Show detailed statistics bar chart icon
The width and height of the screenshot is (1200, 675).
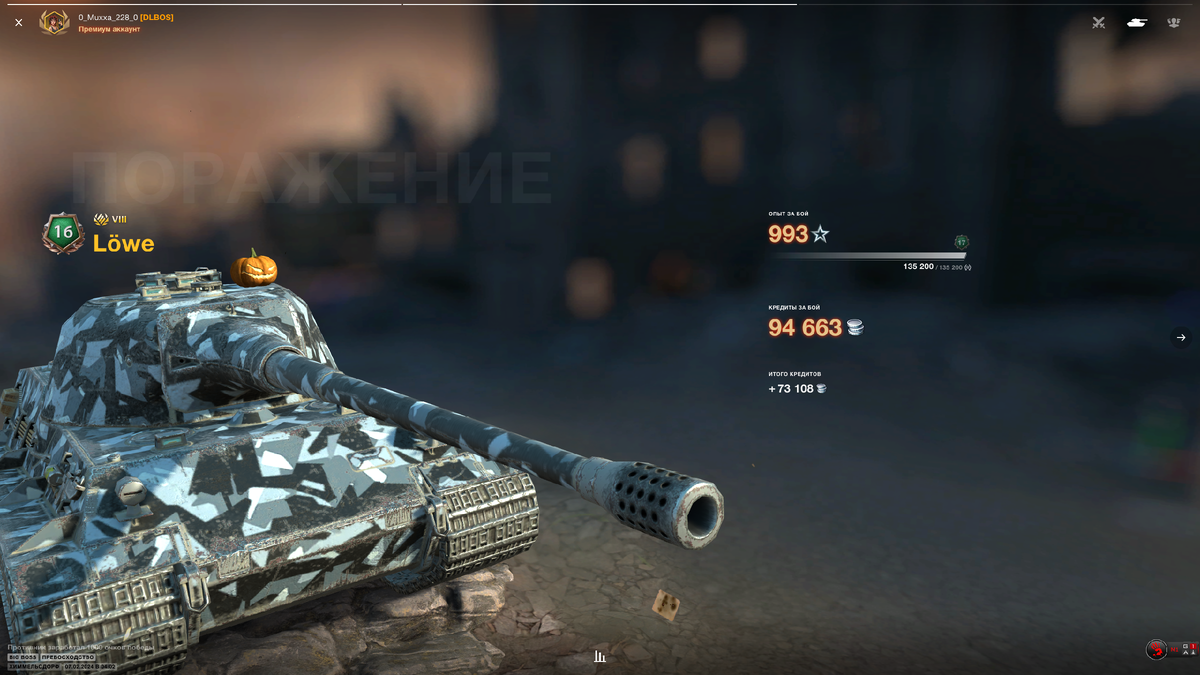pyautogui.click(x=600, y=657)
